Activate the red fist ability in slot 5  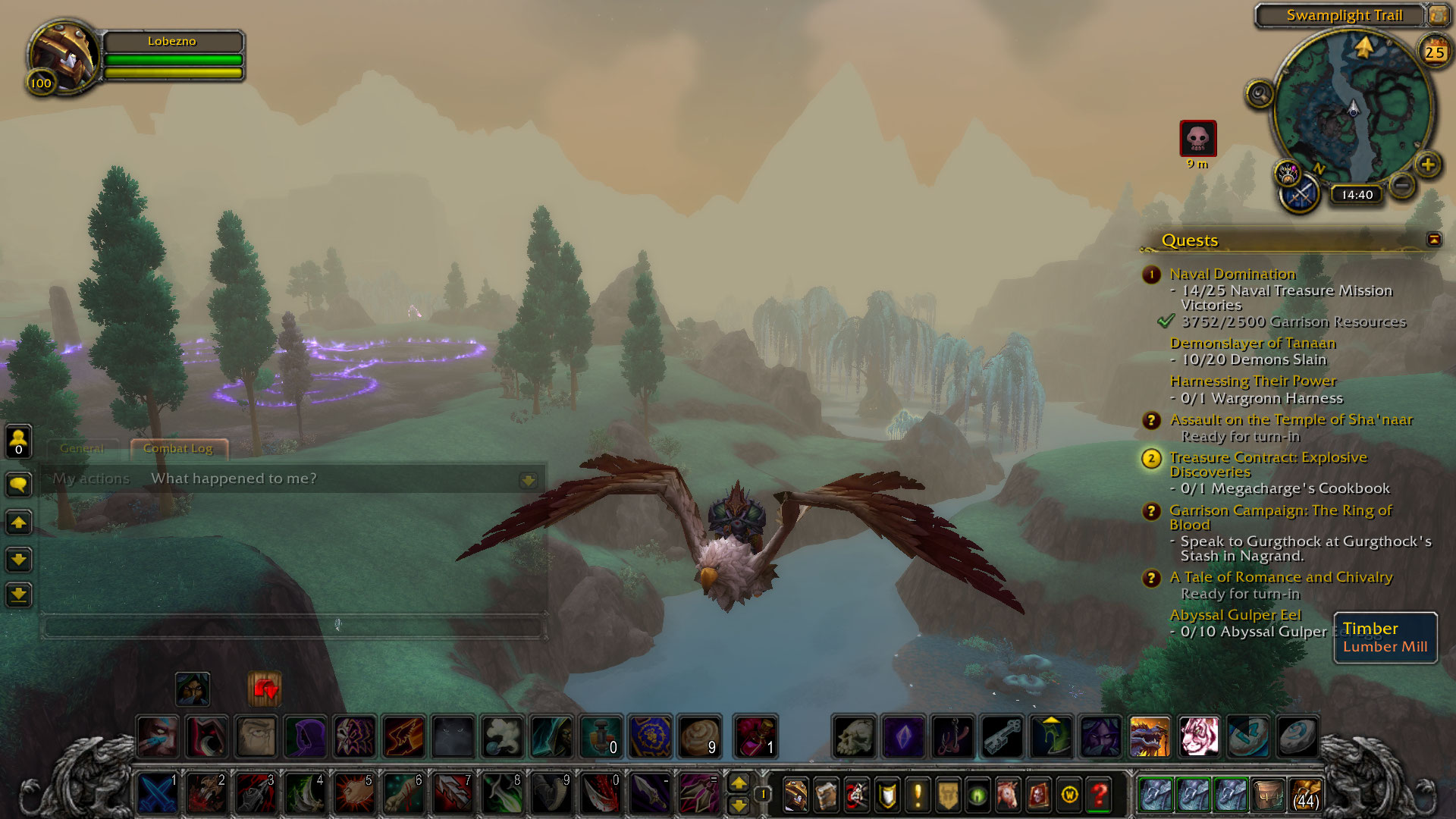click(x=354, y=794)
